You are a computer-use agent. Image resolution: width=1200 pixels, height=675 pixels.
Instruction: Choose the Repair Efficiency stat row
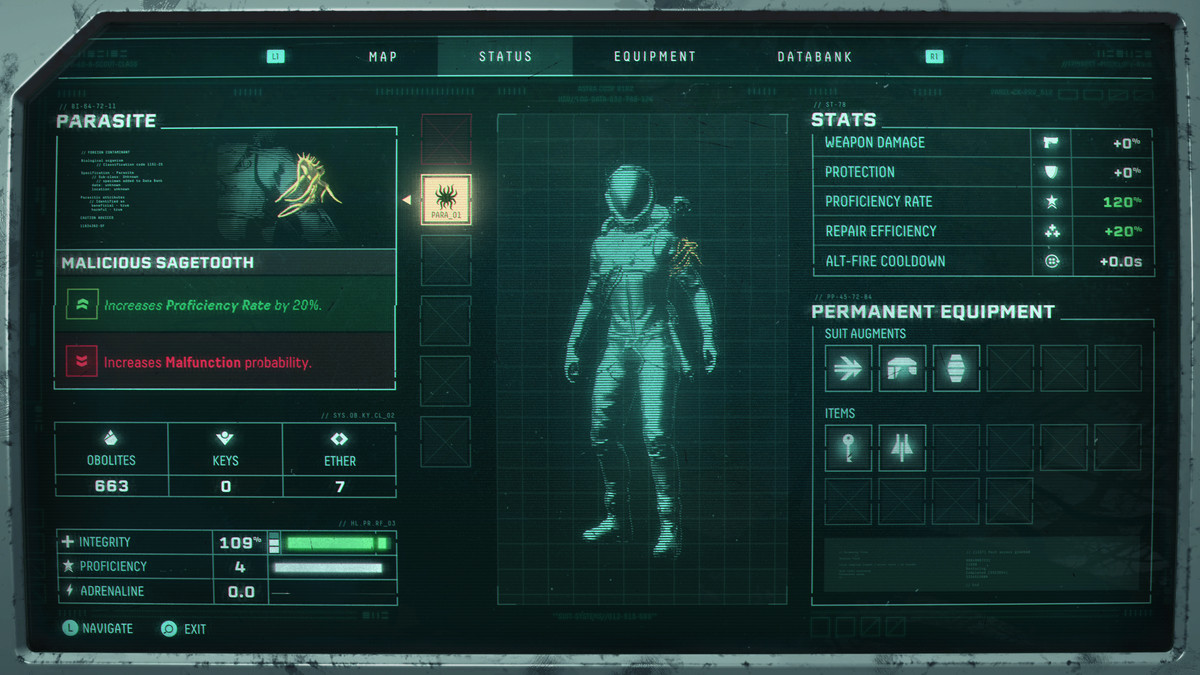(x=982, y=231)
